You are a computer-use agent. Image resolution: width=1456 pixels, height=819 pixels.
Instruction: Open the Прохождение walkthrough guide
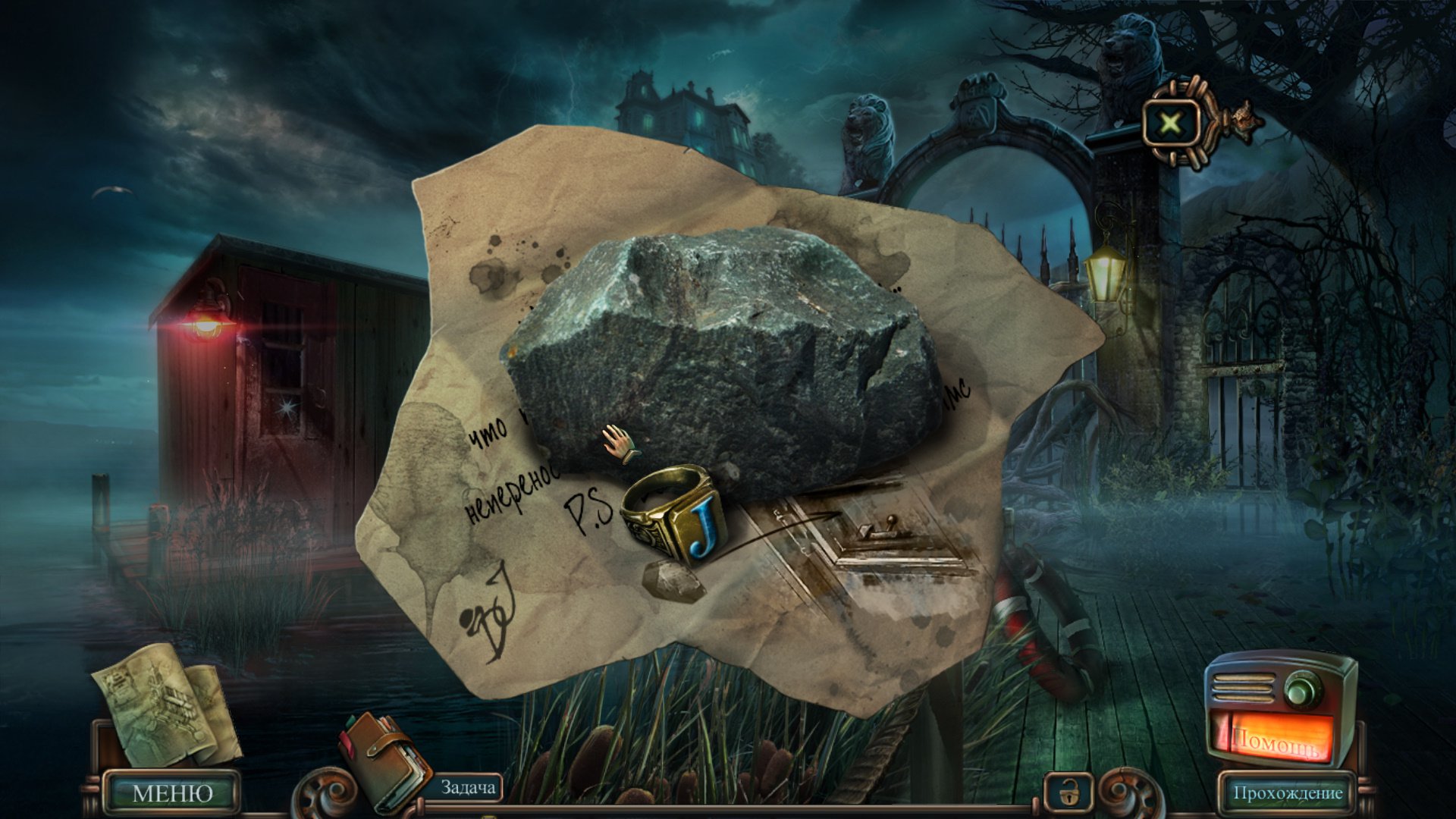[1287, 793]
